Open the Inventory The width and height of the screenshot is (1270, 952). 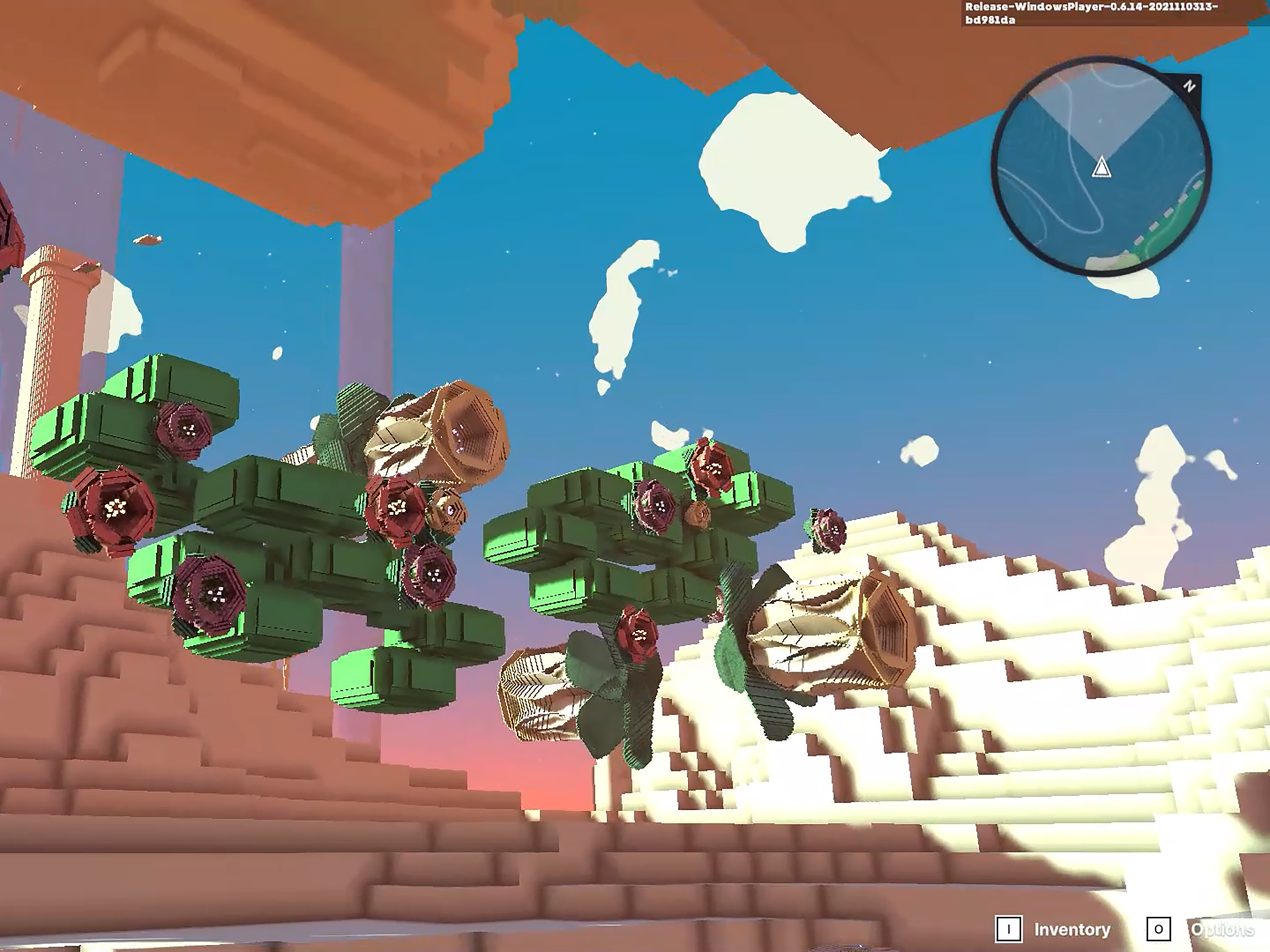click(1071, 930)
